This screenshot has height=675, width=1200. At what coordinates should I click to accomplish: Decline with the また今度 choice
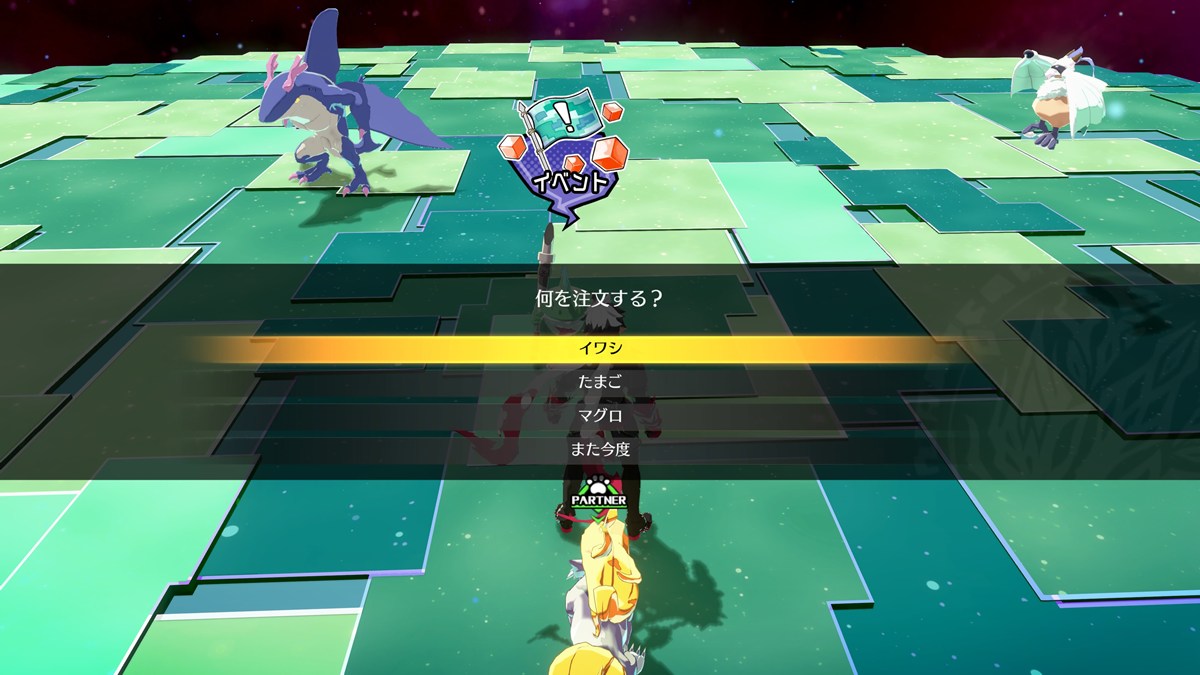coord(600,450)
